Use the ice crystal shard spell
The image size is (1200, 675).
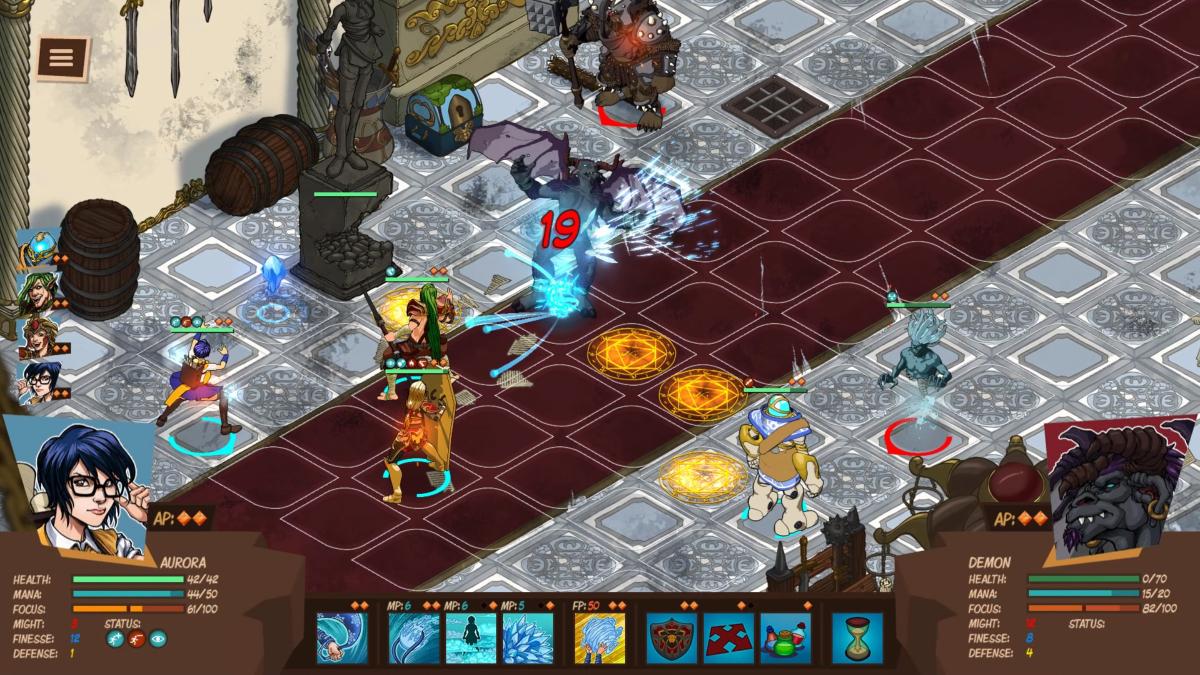pyautogui.click(x=527, y=638)
